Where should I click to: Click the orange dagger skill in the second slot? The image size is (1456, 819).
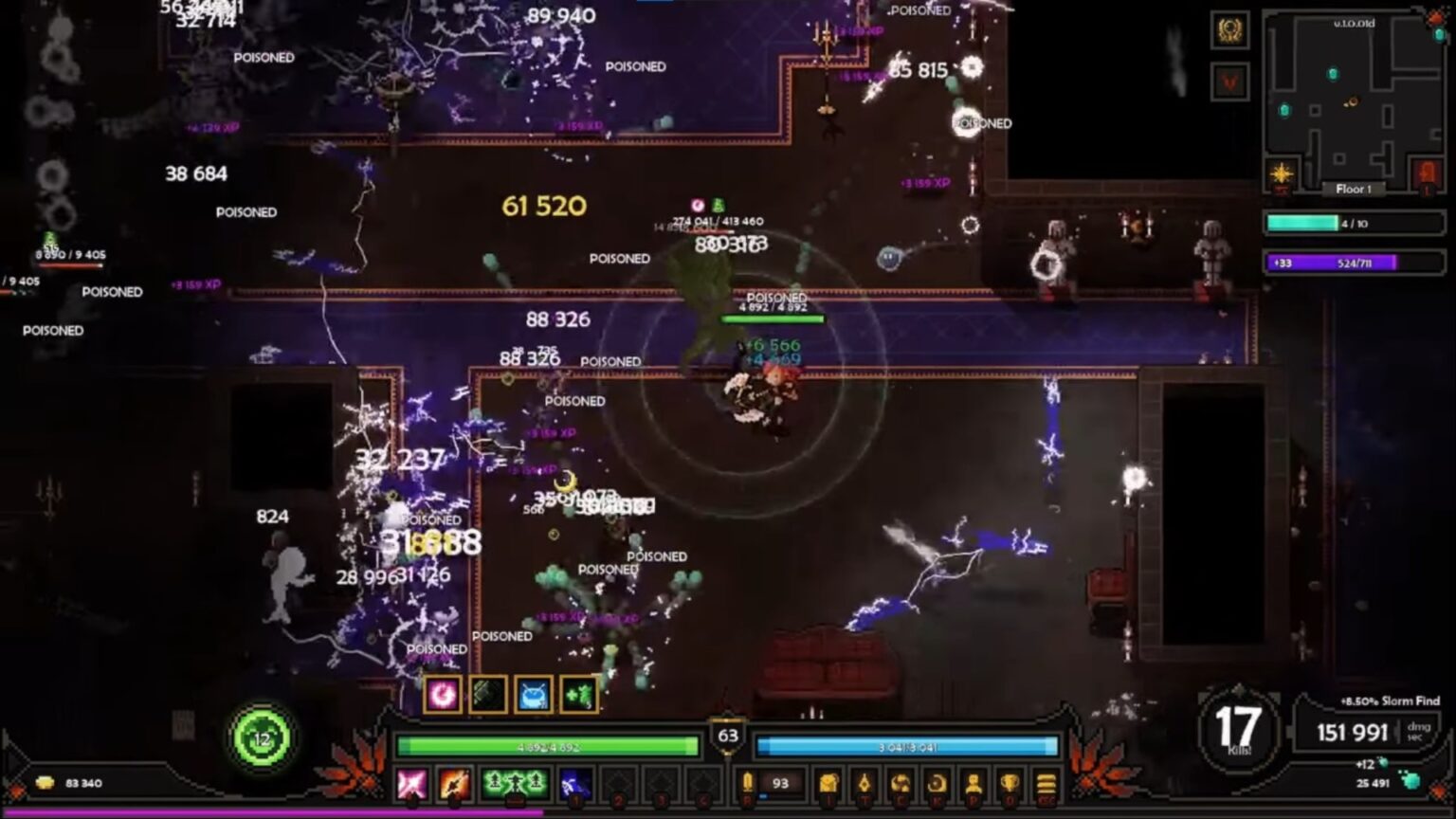(x=452, y=785)
